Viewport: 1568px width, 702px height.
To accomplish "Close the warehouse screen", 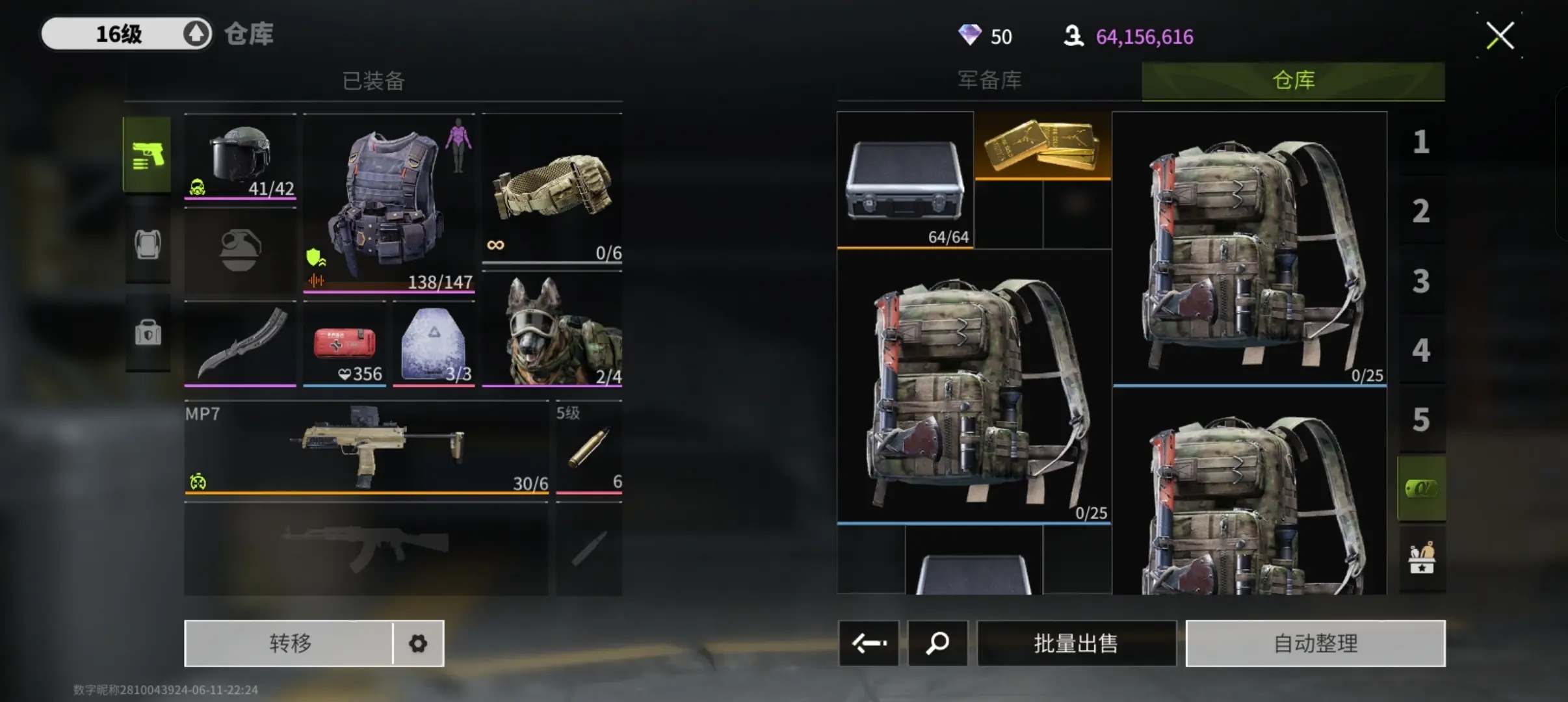I will coord(1500,36).
